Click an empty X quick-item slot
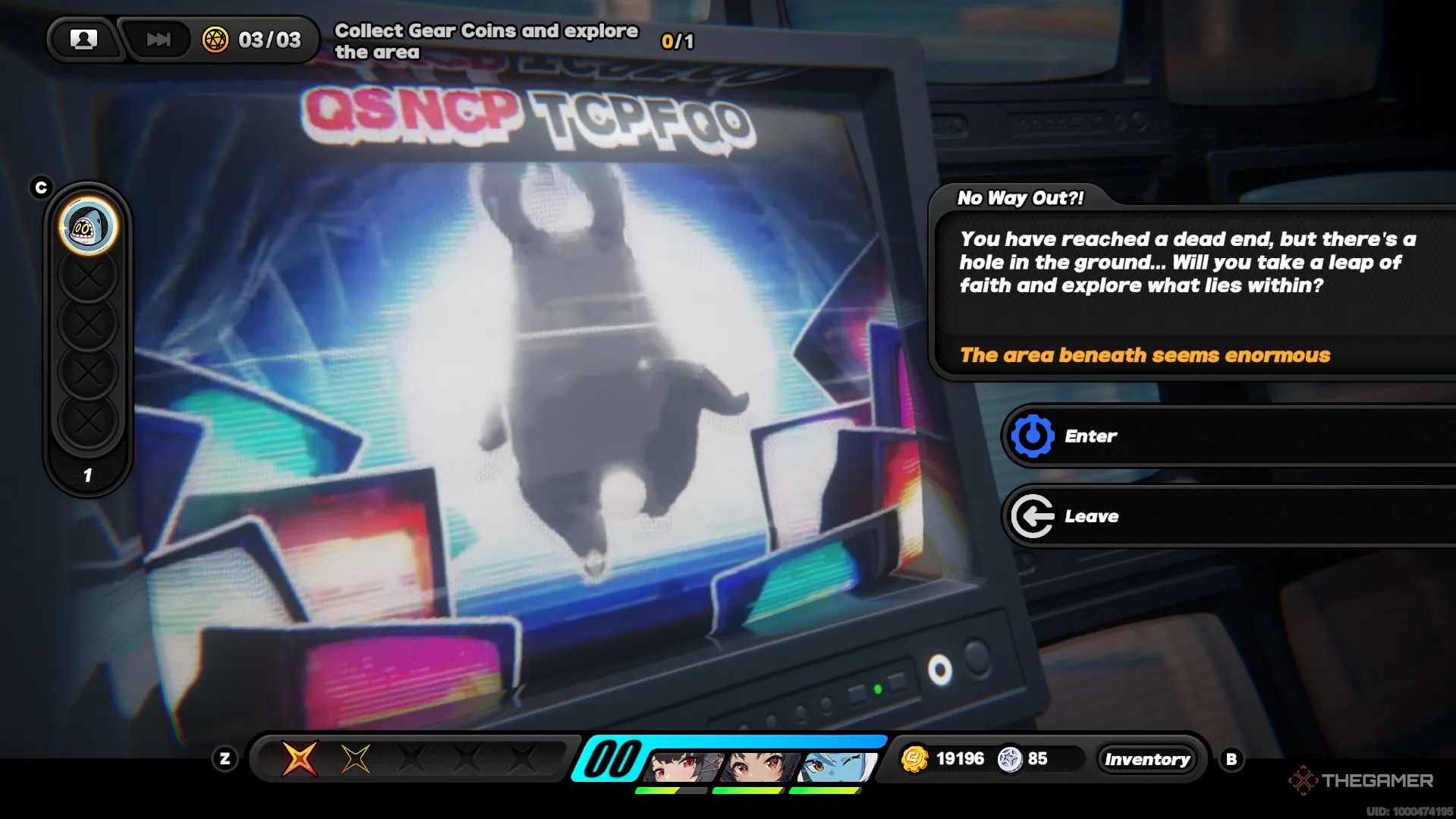1456x819 pixels. tap(87, 274)
